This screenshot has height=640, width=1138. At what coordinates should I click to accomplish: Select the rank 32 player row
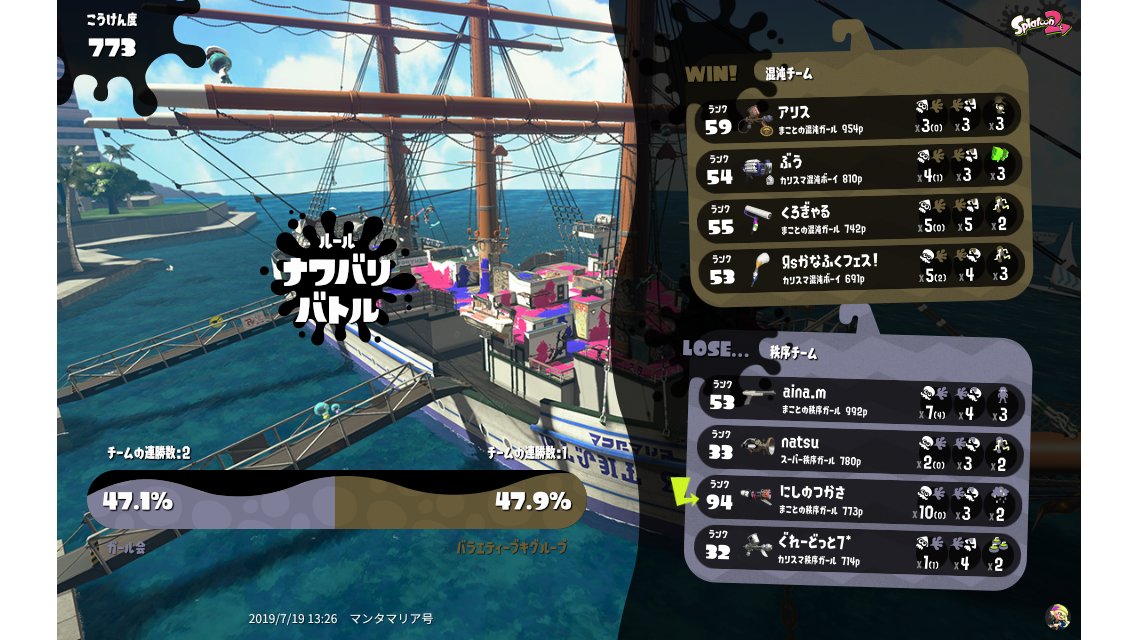pos(862,548)
